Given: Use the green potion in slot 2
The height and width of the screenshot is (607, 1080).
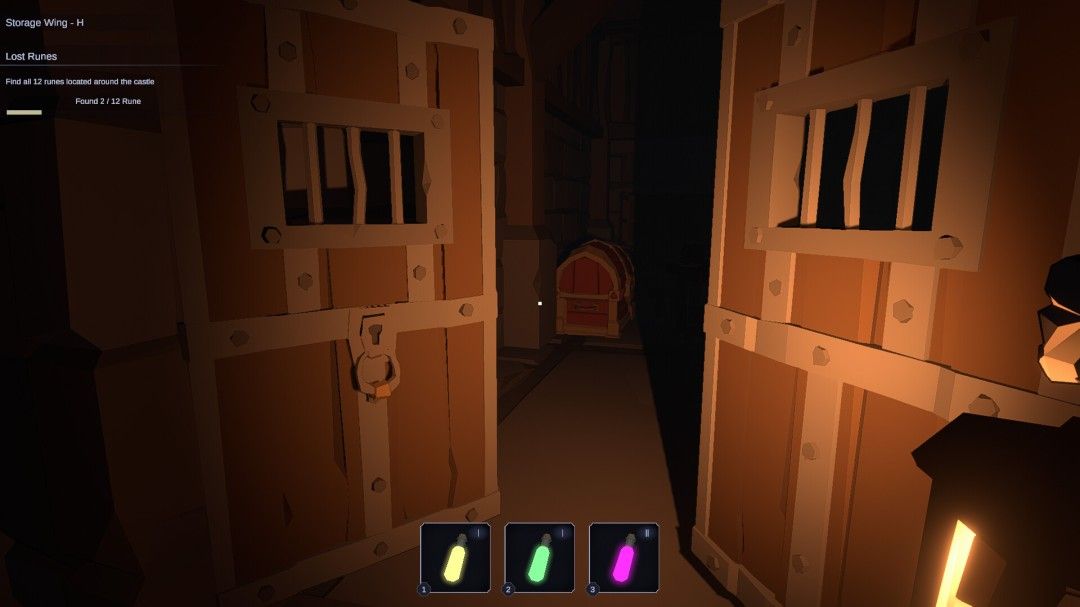Looking at the screenshot, I should coord(540,557).
